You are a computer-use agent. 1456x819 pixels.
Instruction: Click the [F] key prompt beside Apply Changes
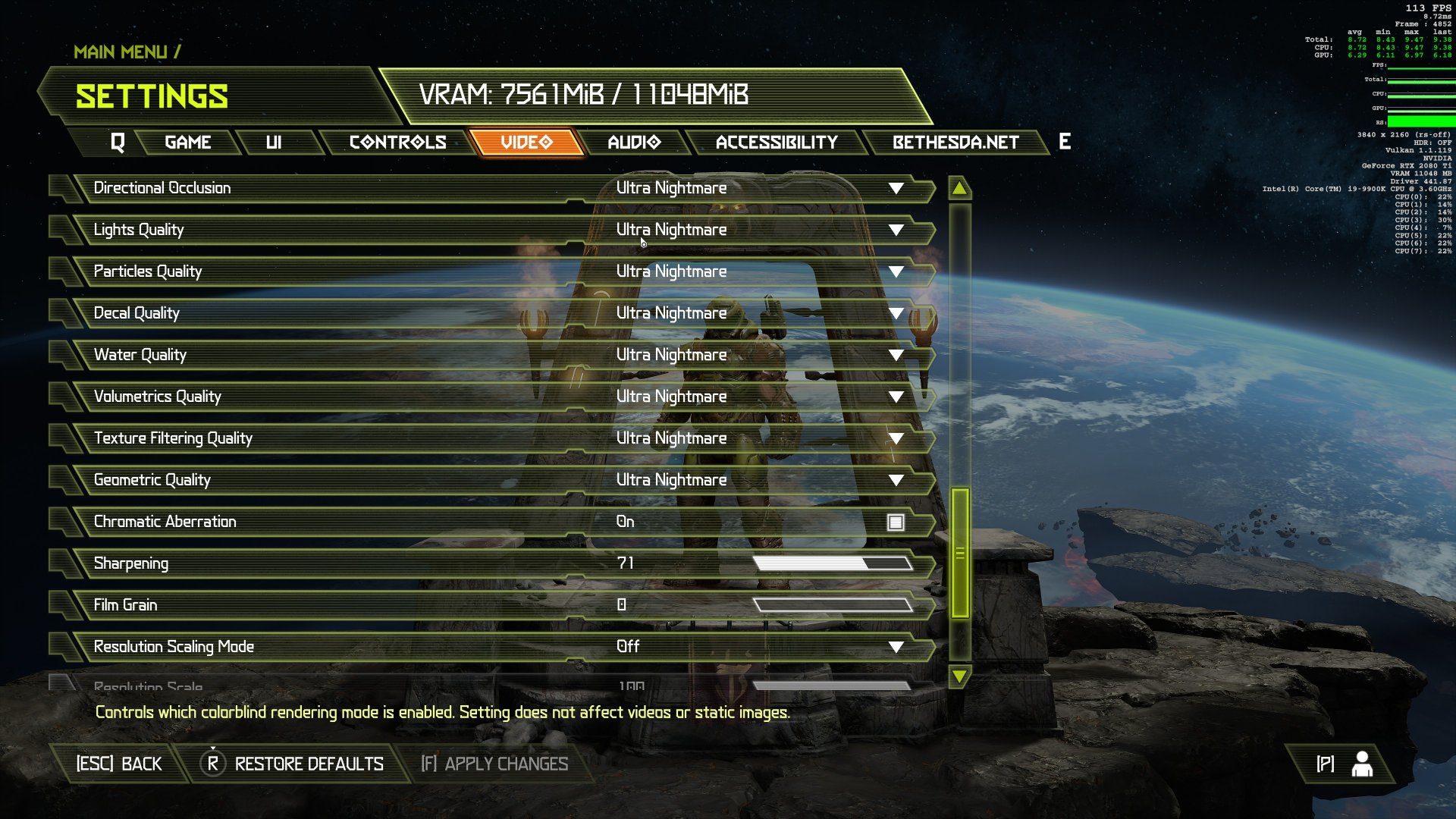427,764
